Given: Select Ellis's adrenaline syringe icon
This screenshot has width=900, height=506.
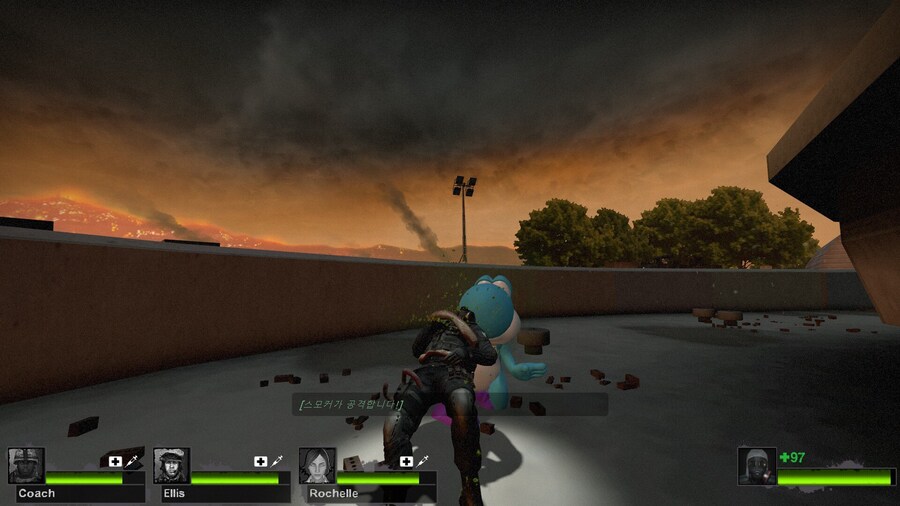Looking at the screenshot, I should tap(277, 461).
